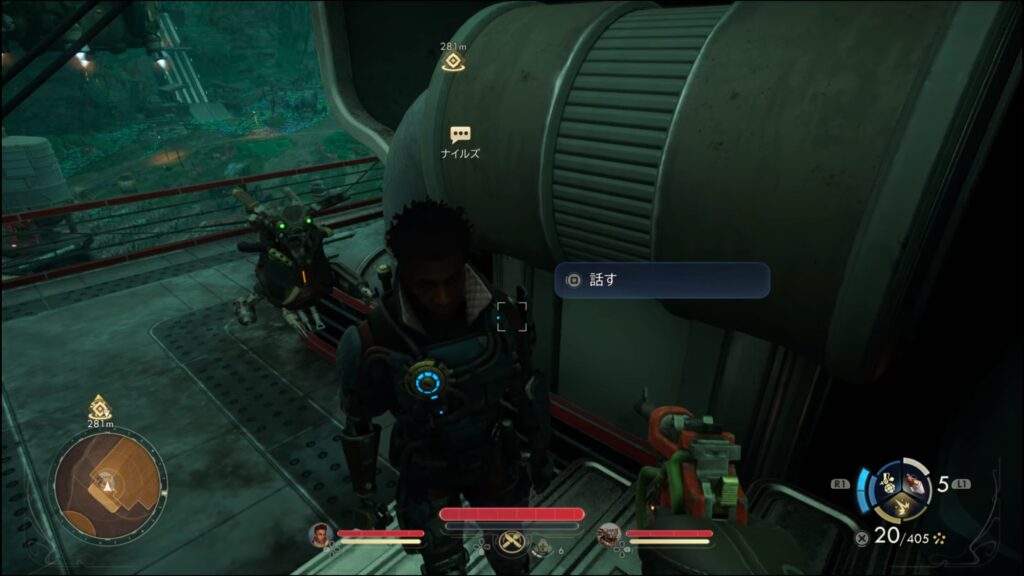Click the small consumable icon beside the weapon emblem
Image resolution: width=1024 pixels, height=576 pixels.
541,545
